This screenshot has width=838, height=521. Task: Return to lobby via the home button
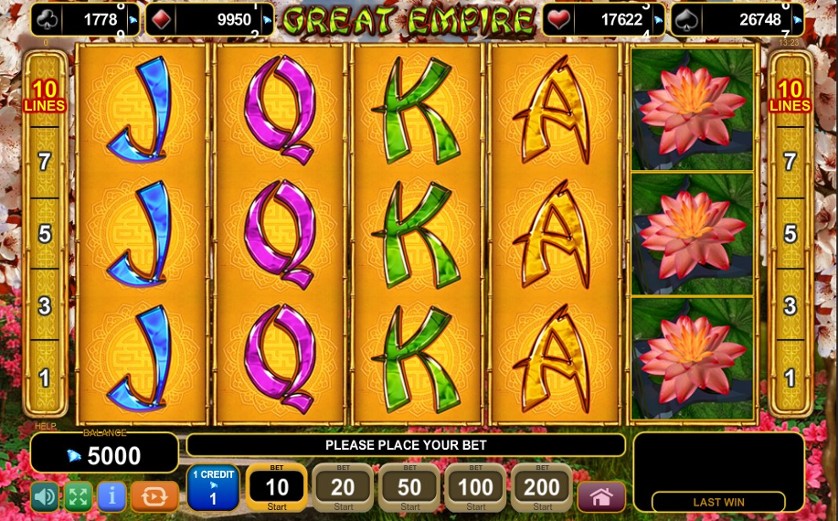pyautogui.click(x=601, y=496)
